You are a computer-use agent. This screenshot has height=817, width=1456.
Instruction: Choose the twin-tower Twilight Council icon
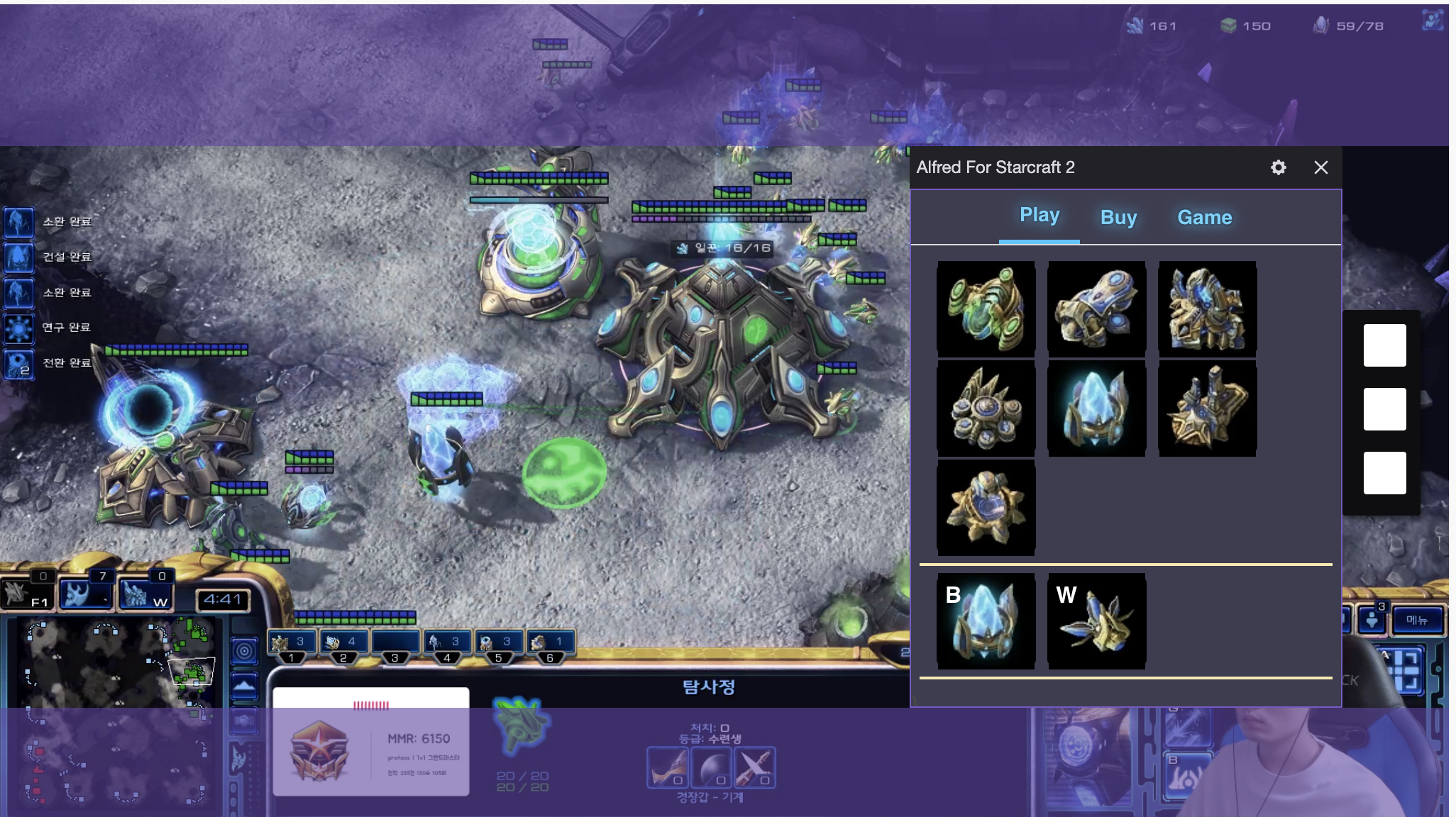(1207, 408)
